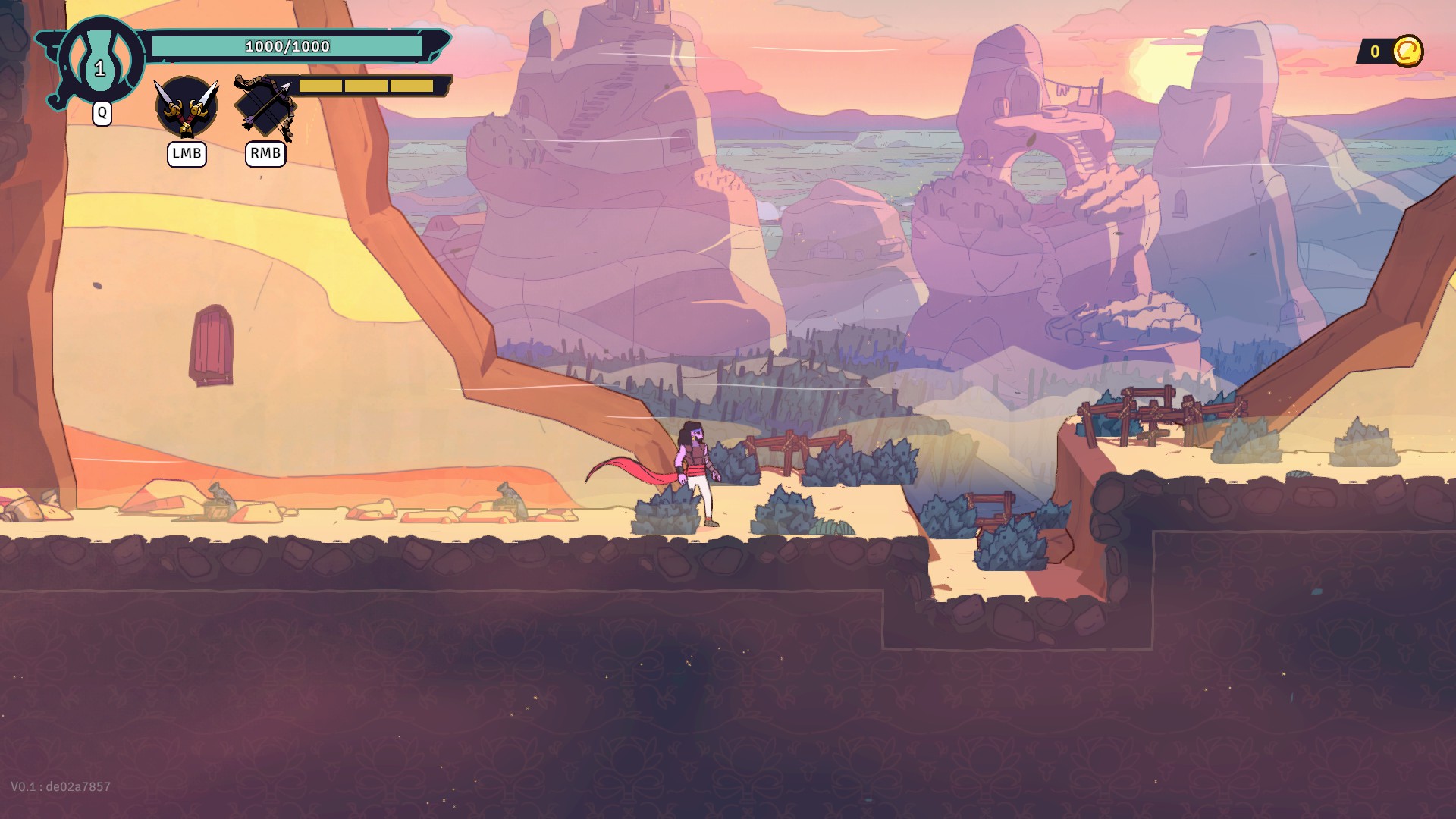Activate the twin daggers weapon icon
The height and width of the screenshot is (819, 1456).
point(187,107)
